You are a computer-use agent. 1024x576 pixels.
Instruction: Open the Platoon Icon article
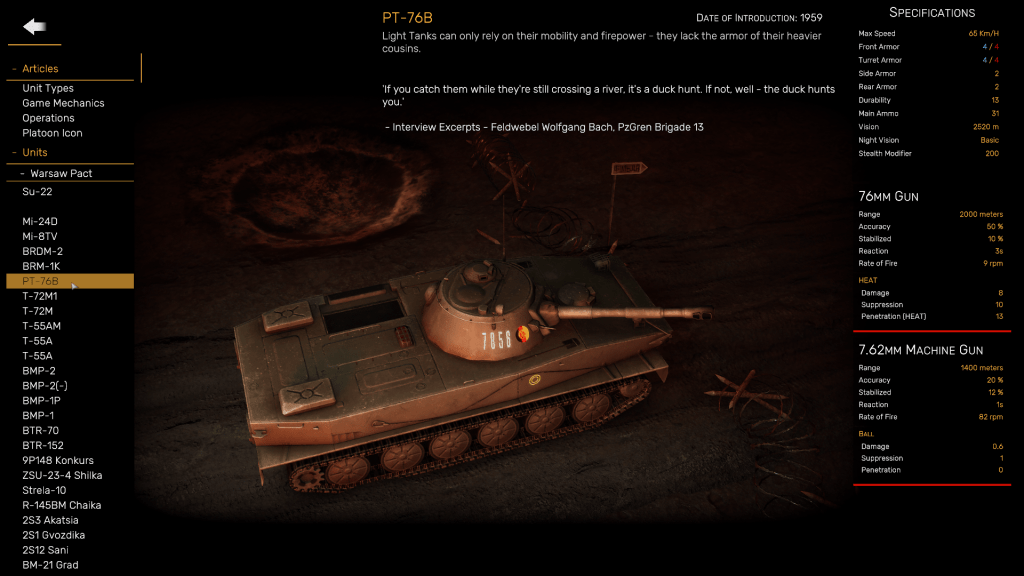tap(52, 133)
